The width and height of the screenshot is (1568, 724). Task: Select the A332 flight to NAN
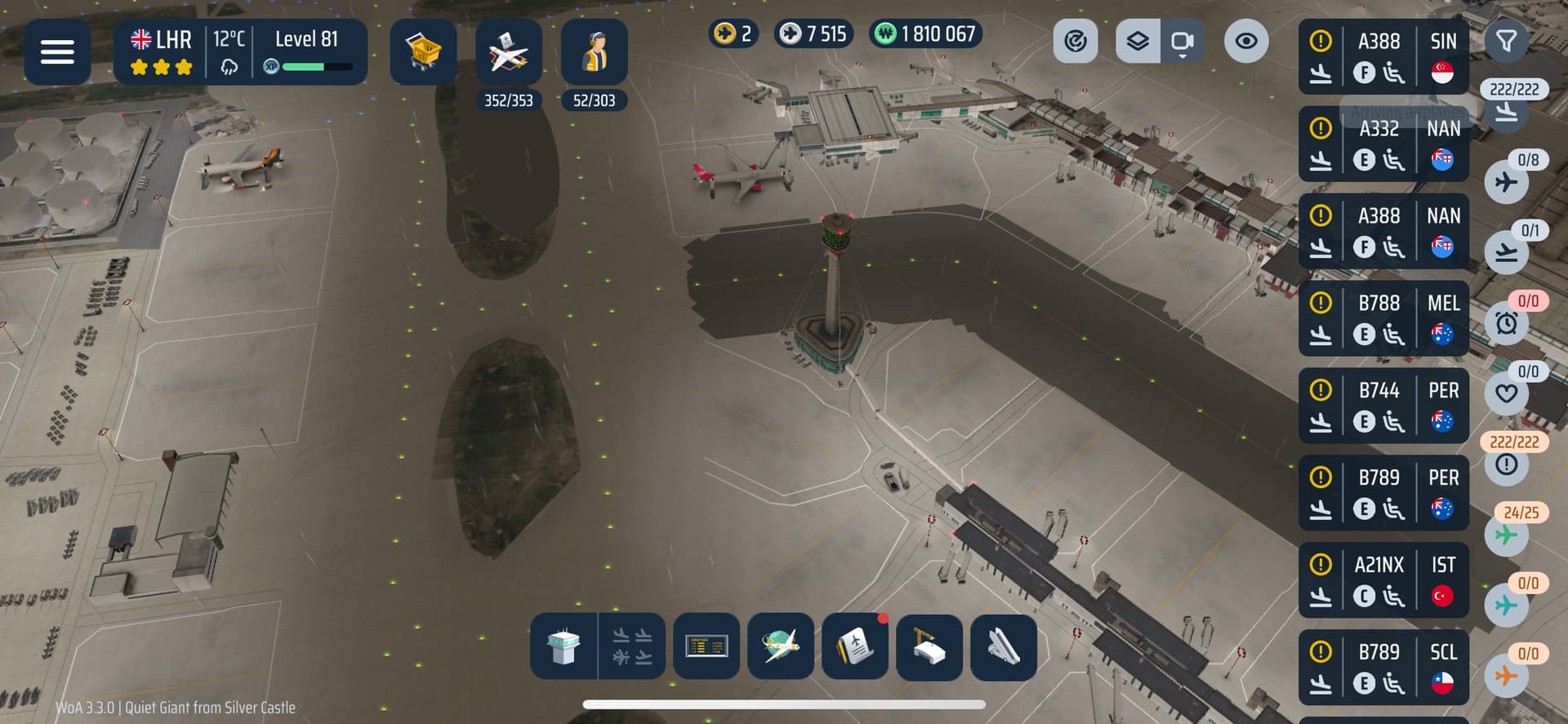[1383, 144]
